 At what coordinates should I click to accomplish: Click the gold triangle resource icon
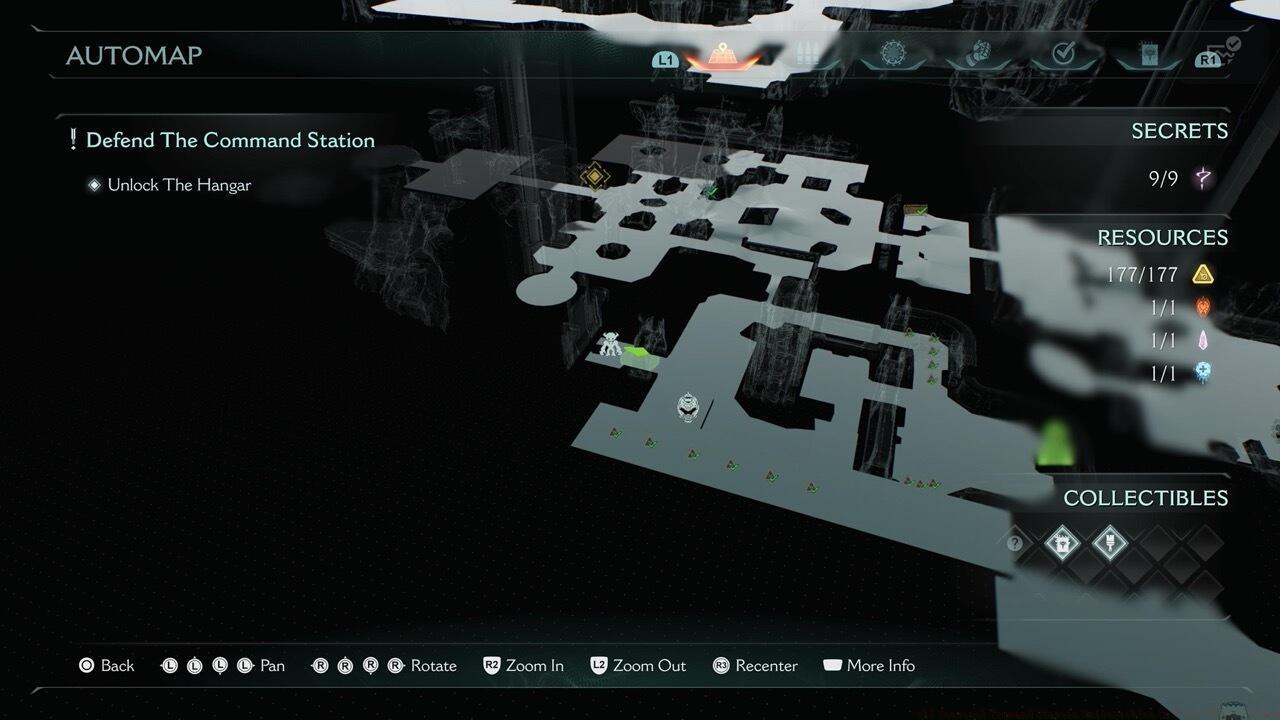point(1203,274)
